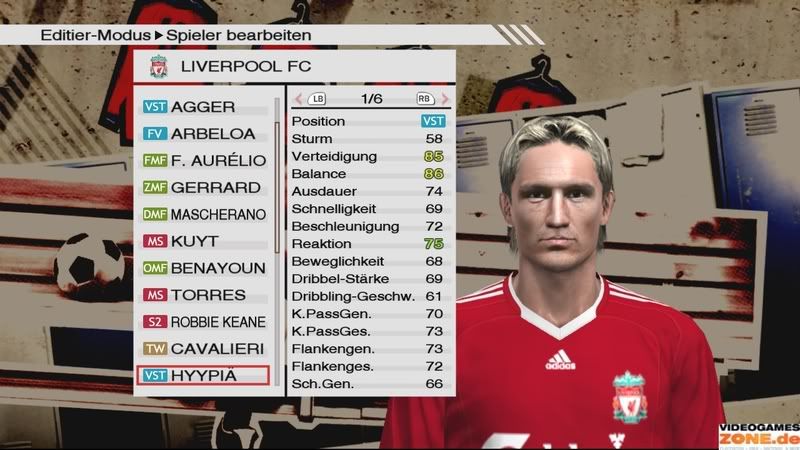The image size is (800, 450).
Task: Choose ARBELOA from the squad list
Action: pyautogui.click(x=203, y=133)
